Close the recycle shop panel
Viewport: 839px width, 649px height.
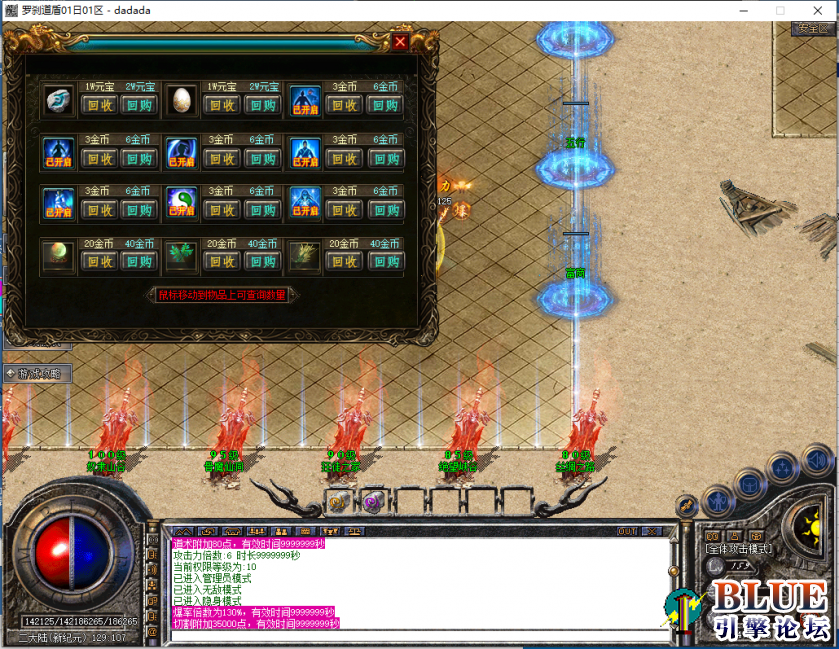[x=400, y=43]
